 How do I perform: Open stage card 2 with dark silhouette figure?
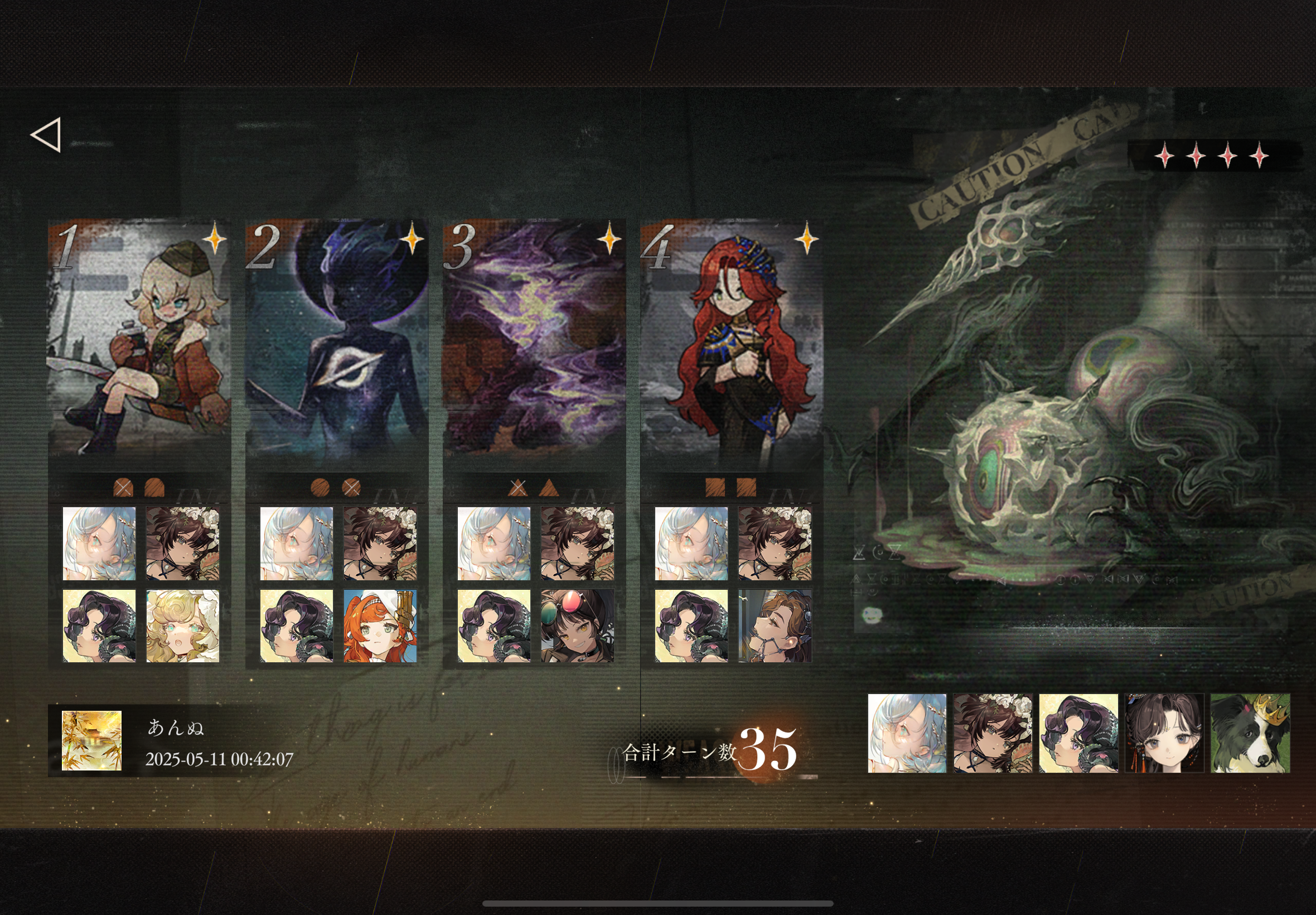[x=337, y=339]
